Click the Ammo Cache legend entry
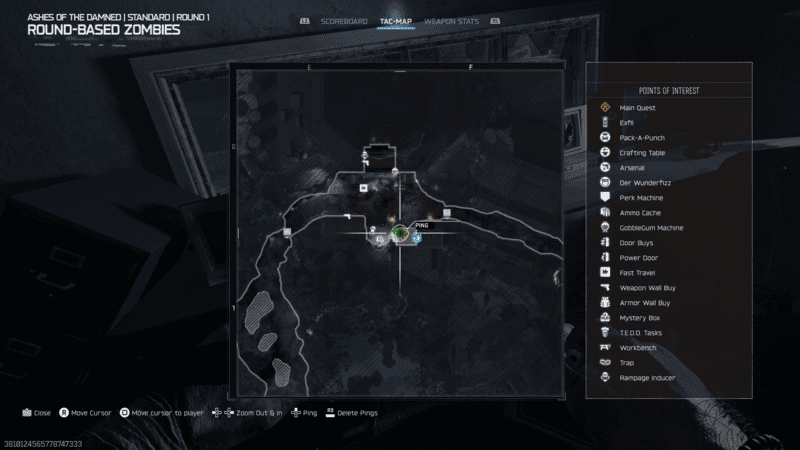800x450 pixels. click(640, 212)
